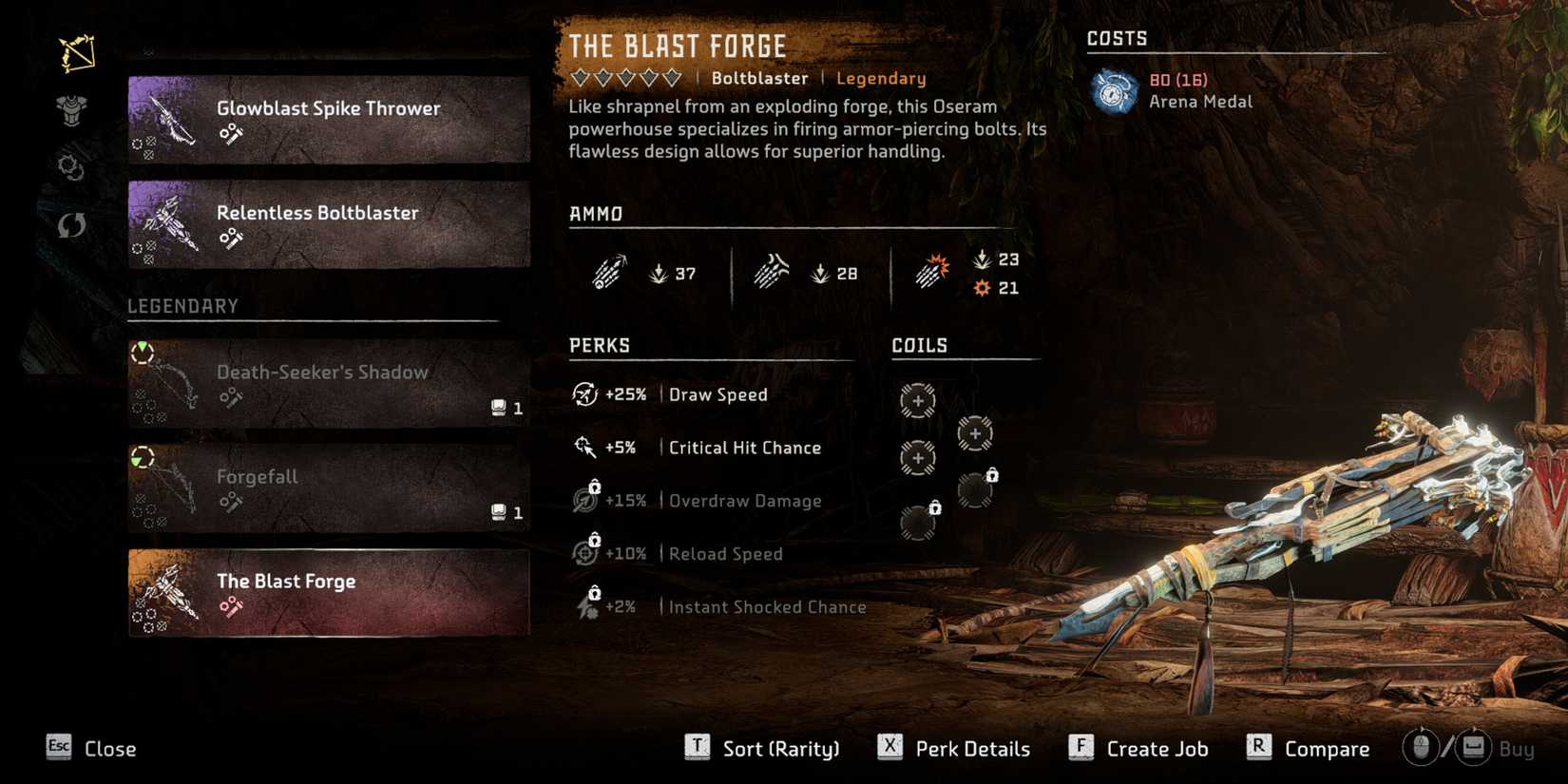Image resolution: width=1568 pixels, height=784 pixels.
Task: Select the Relentless Boltblaster listing
Action: click(x=328, y=224)
